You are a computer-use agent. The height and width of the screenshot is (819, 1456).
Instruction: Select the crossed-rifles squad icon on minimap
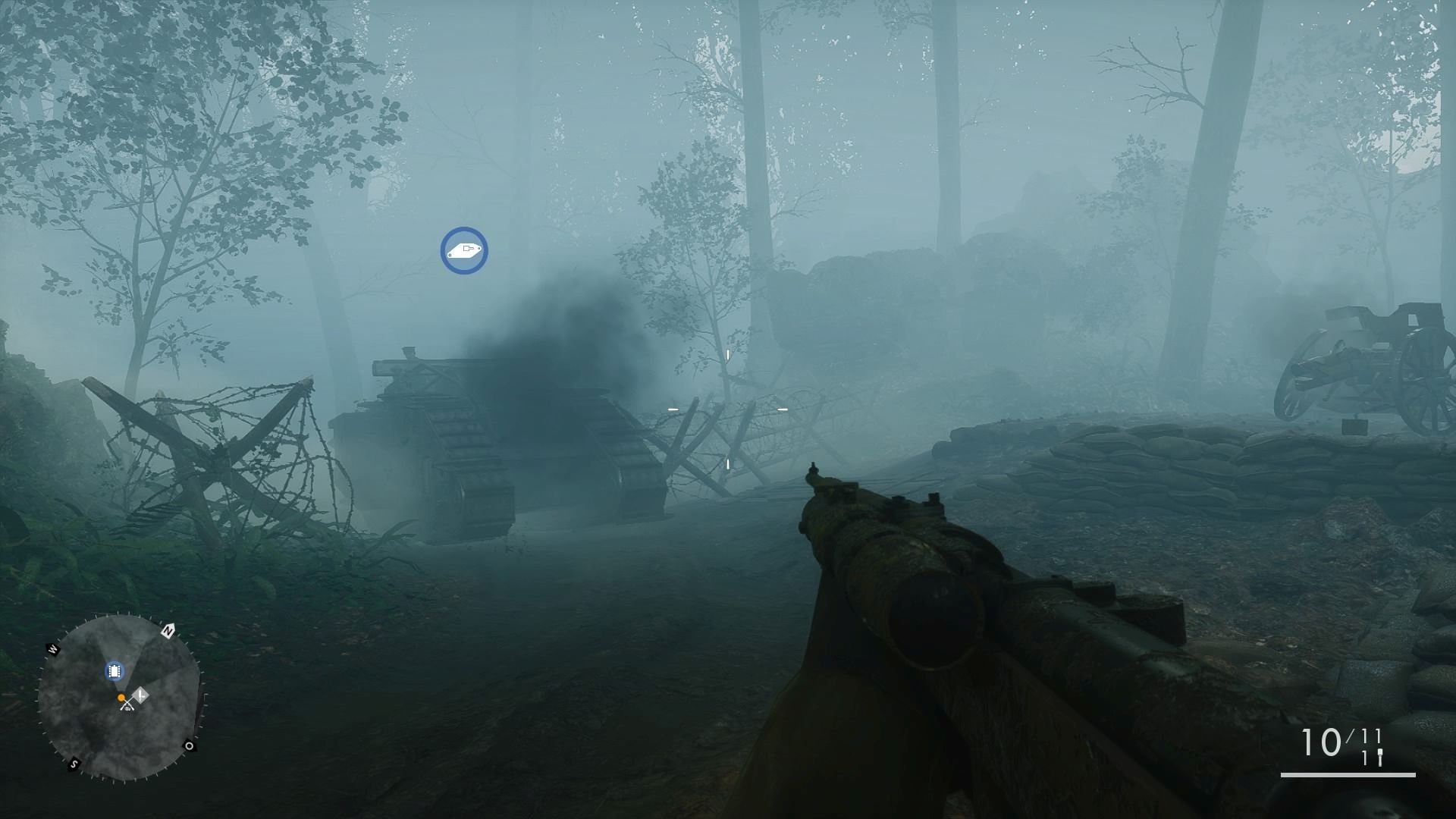tap(127, 705)
